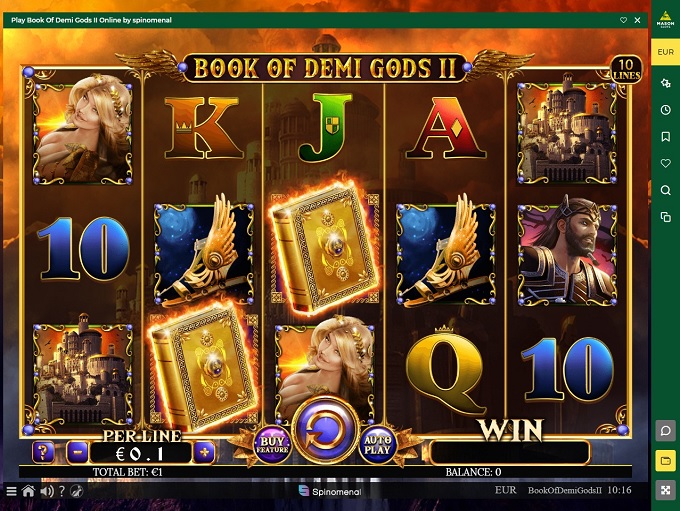Open the Mason Slots logo link
Screen dimensions: 680x511
665,18
